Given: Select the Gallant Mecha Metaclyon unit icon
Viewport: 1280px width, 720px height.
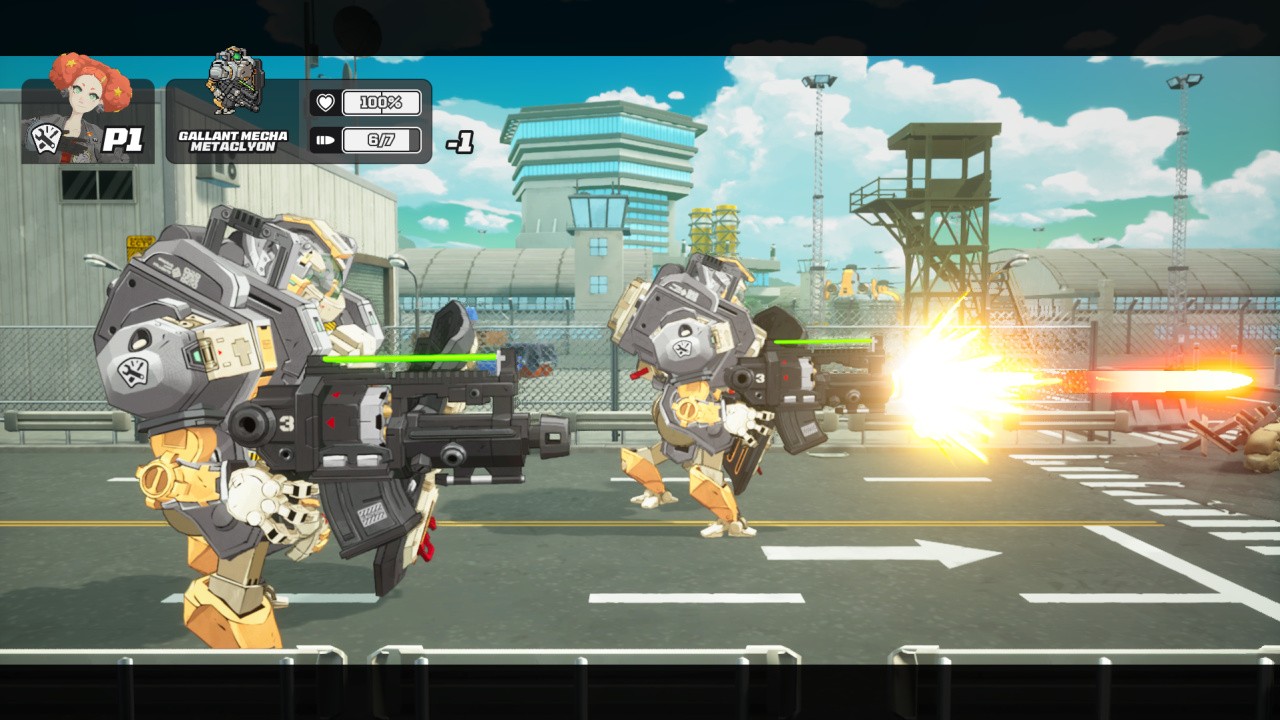Looking at the screenshot, I should [236, 82].
